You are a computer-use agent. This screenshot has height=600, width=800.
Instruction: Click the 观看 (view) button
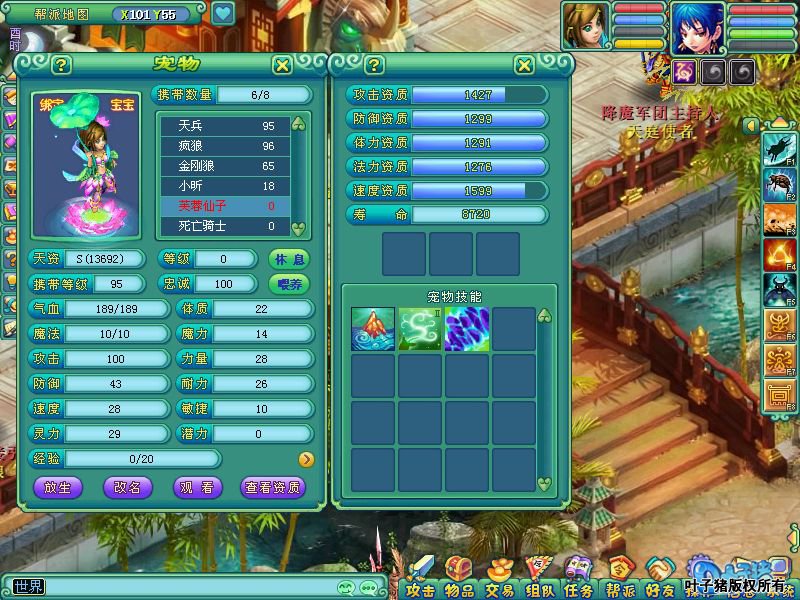pyautogui.click(x=198, y=488)
